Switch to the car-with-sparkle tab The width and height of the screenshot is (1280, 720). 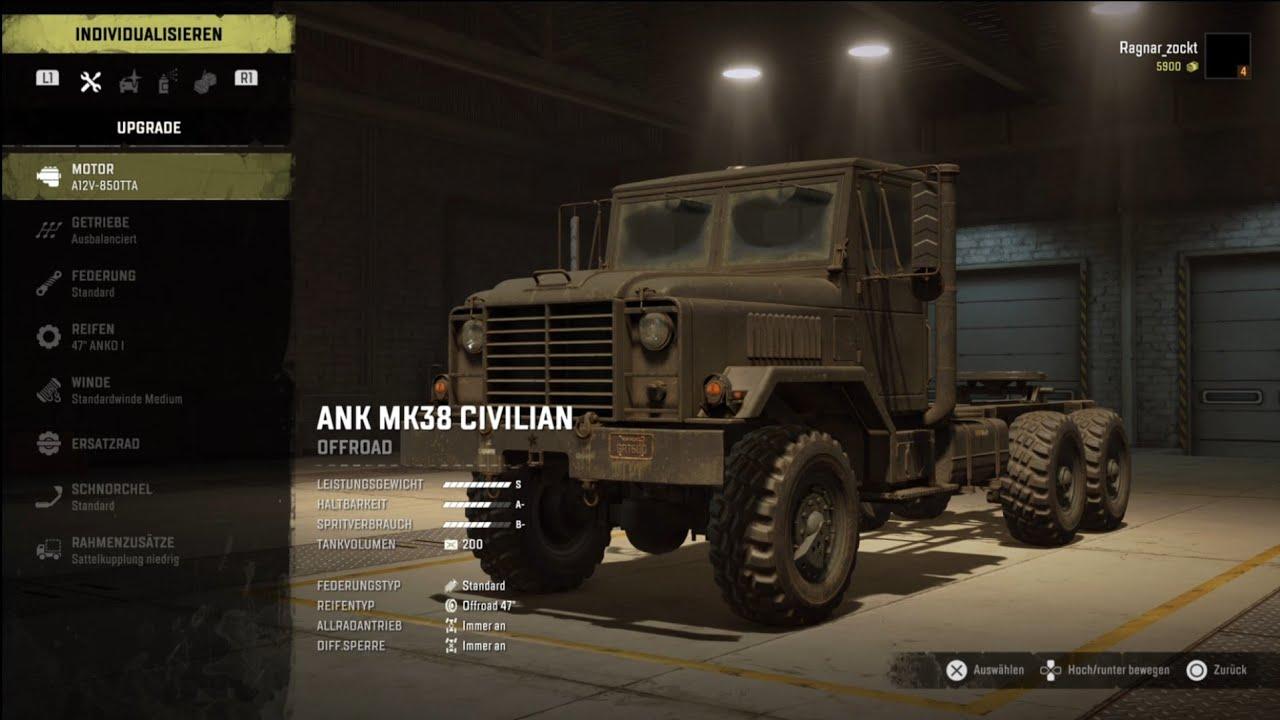tap(130, 81)
